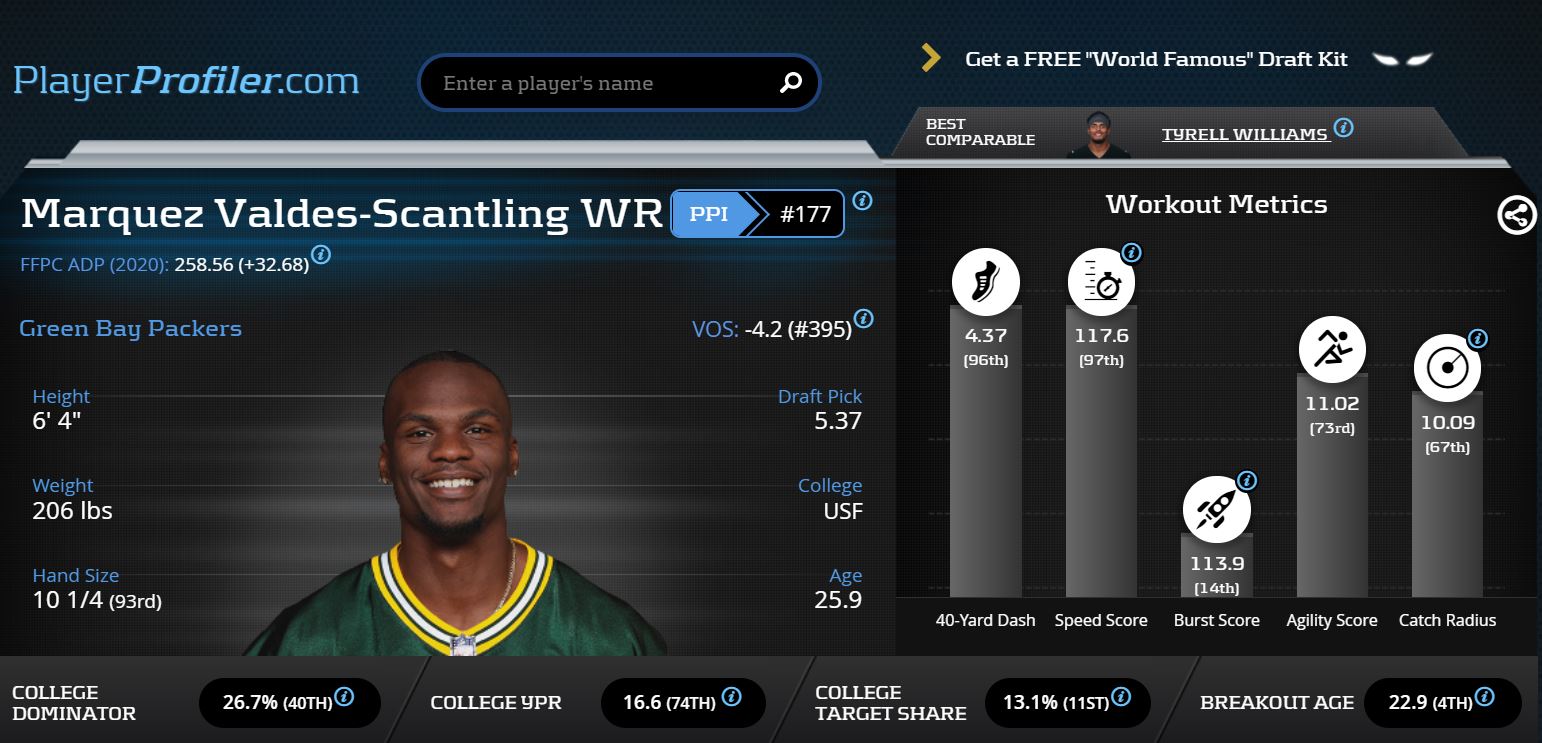Open the College Target Share info icon
Image resolution: width=1542 pixels, height=743 pixels.
coord(1122,696)
